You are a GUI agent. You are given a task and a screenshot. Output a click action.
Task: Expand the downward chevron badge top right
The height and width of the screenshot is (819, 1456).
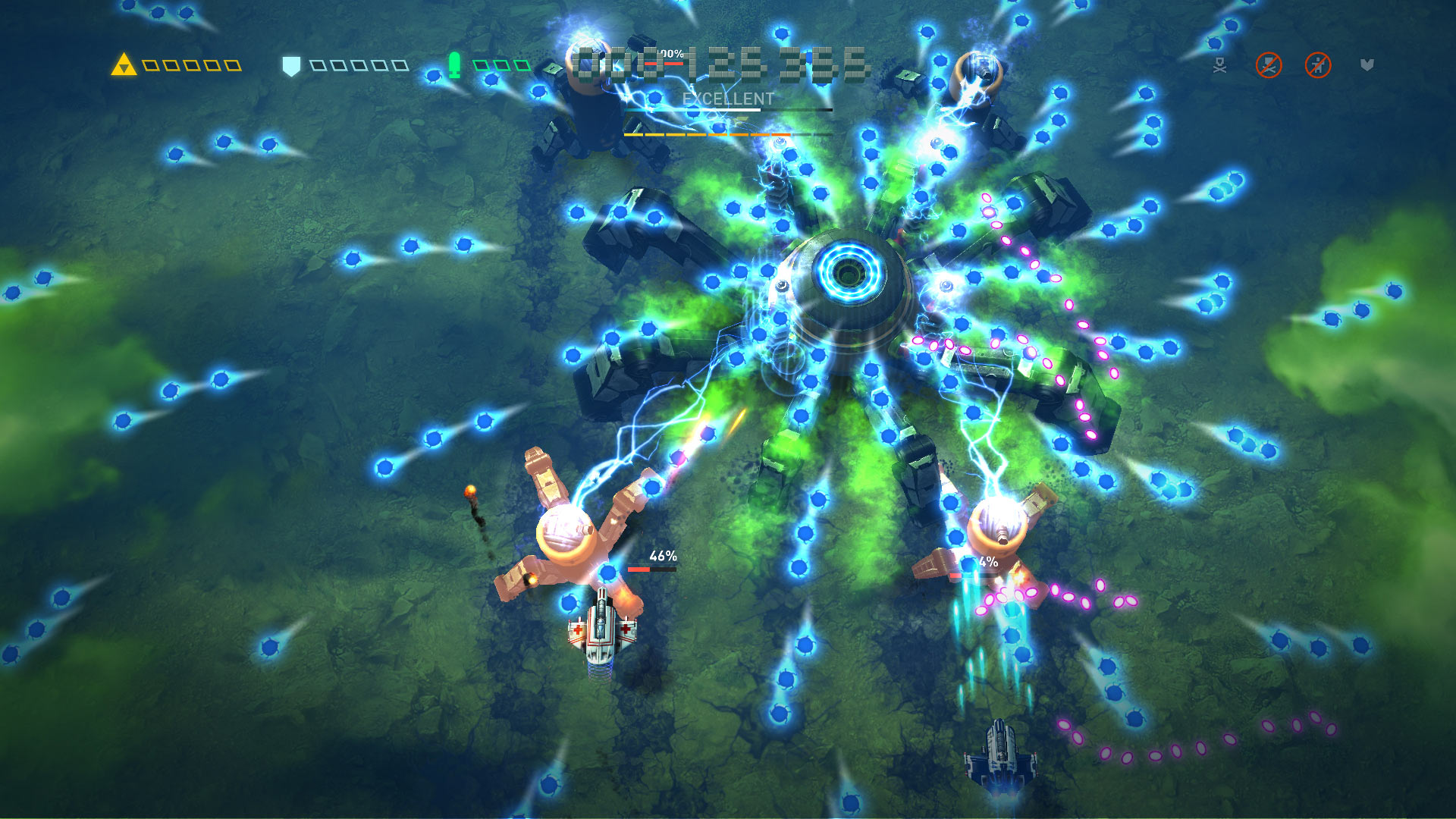[1367, 66]
